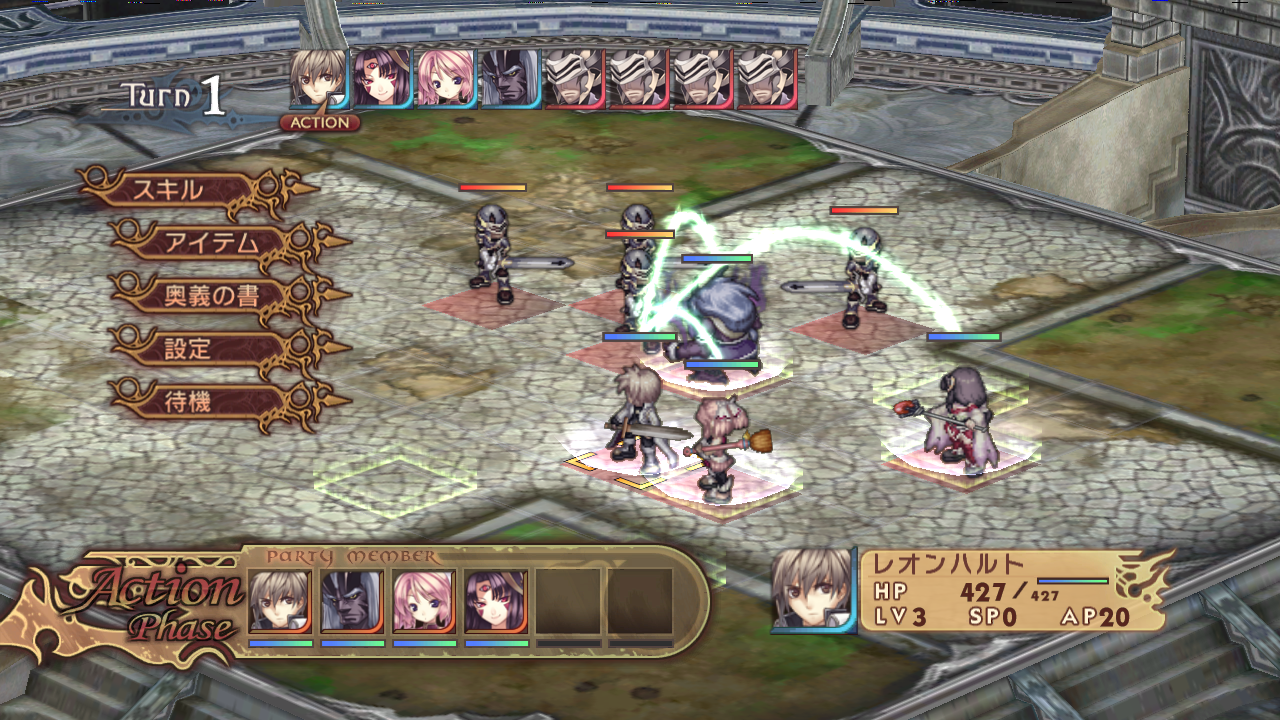
Task: Click Leonhardt's portrait next to the stat readout
Action: tap(810, 590)
